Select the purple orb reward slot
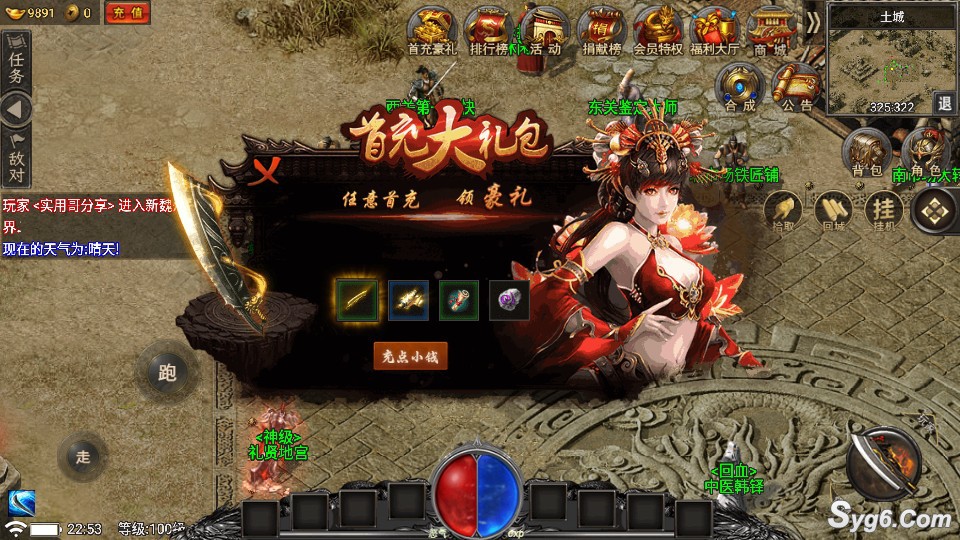The image size is (960, 540). click(x=509, y=300)
